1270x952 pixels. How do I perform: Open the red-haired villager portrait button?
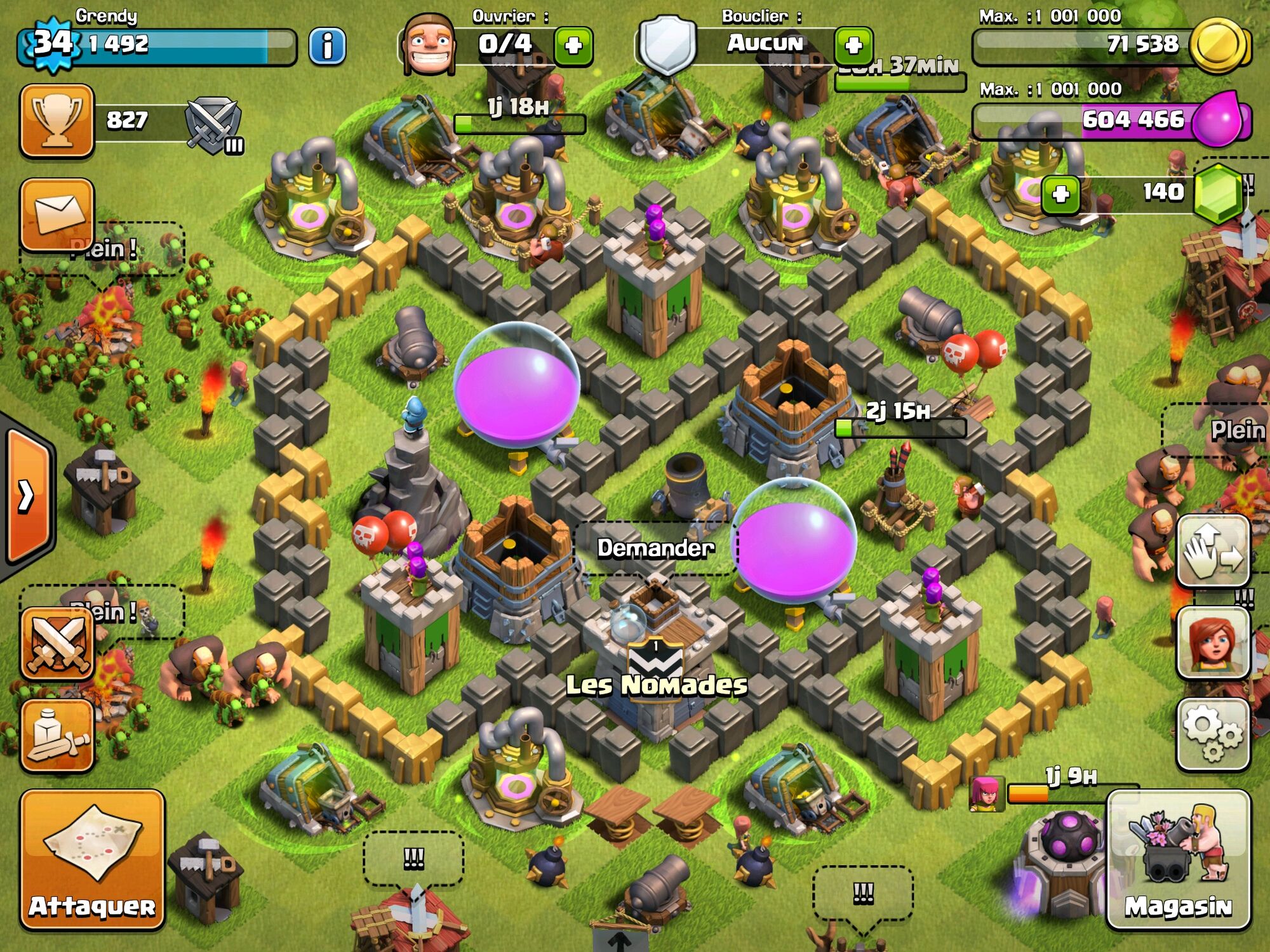(x=1213, y=642)
